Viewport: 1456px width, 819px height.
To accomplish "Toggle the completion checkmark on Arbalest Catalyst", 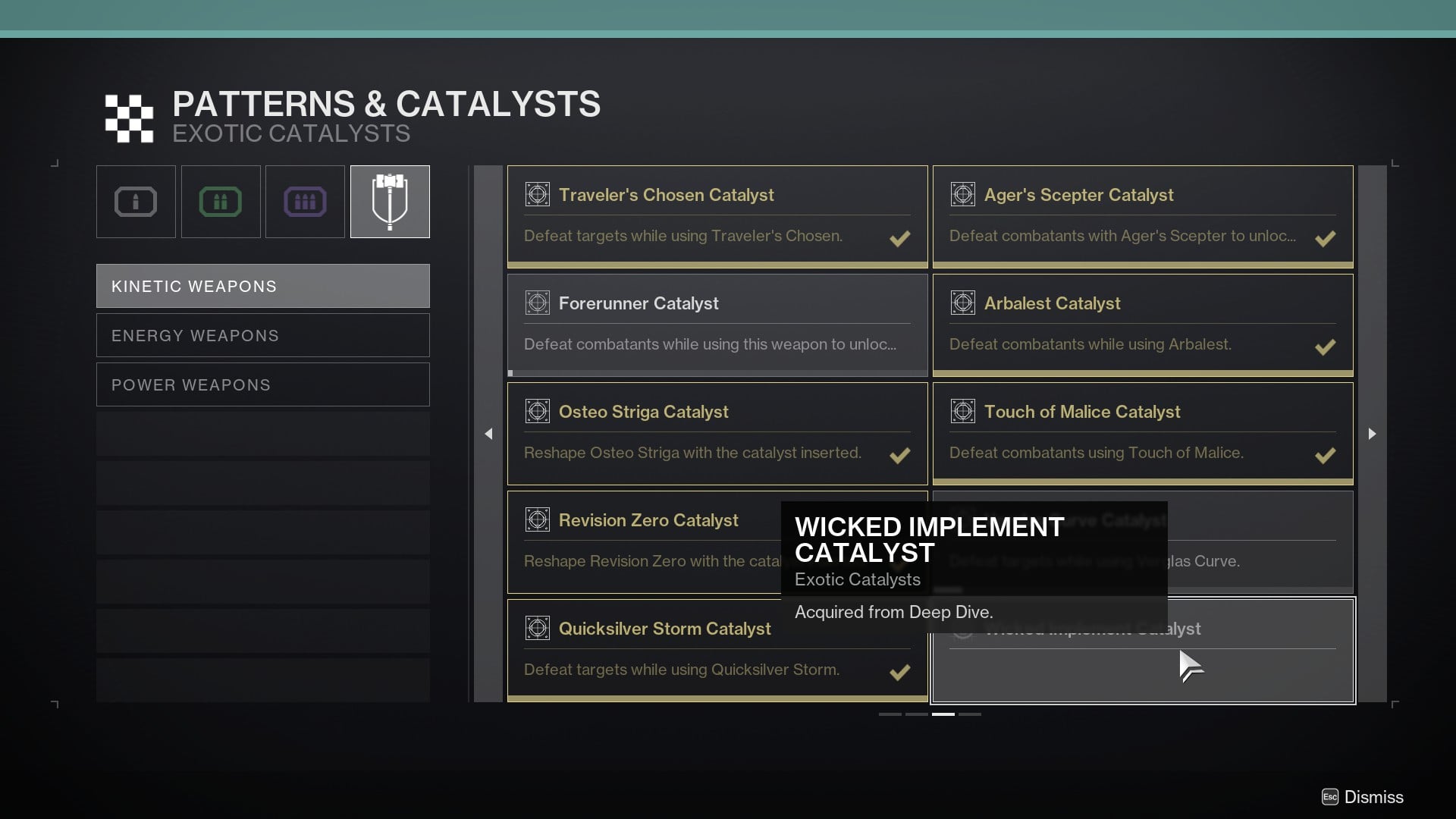I will tap(1326, 347).
